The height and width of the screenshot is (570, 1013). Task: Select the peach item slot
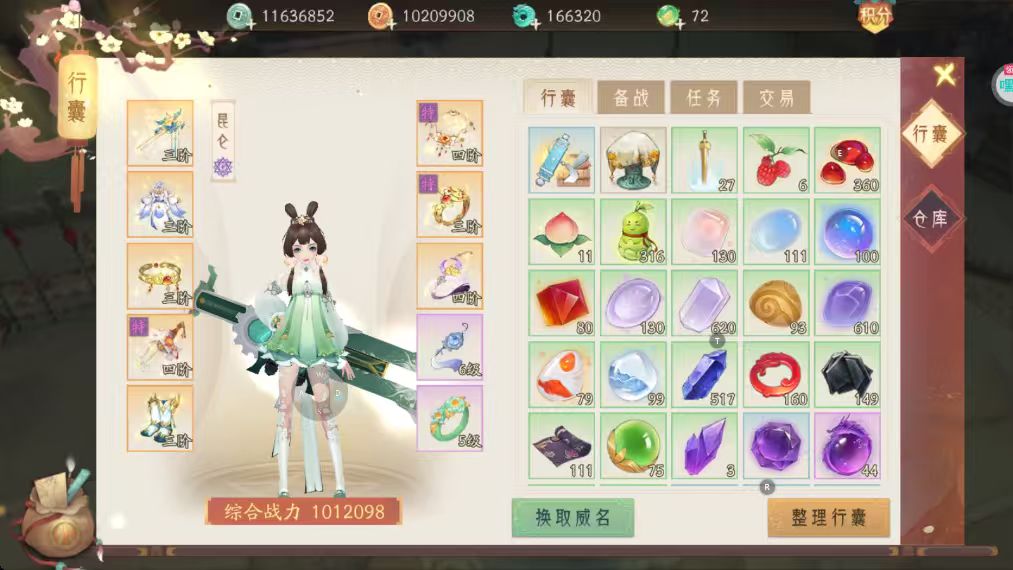[561, 231]
